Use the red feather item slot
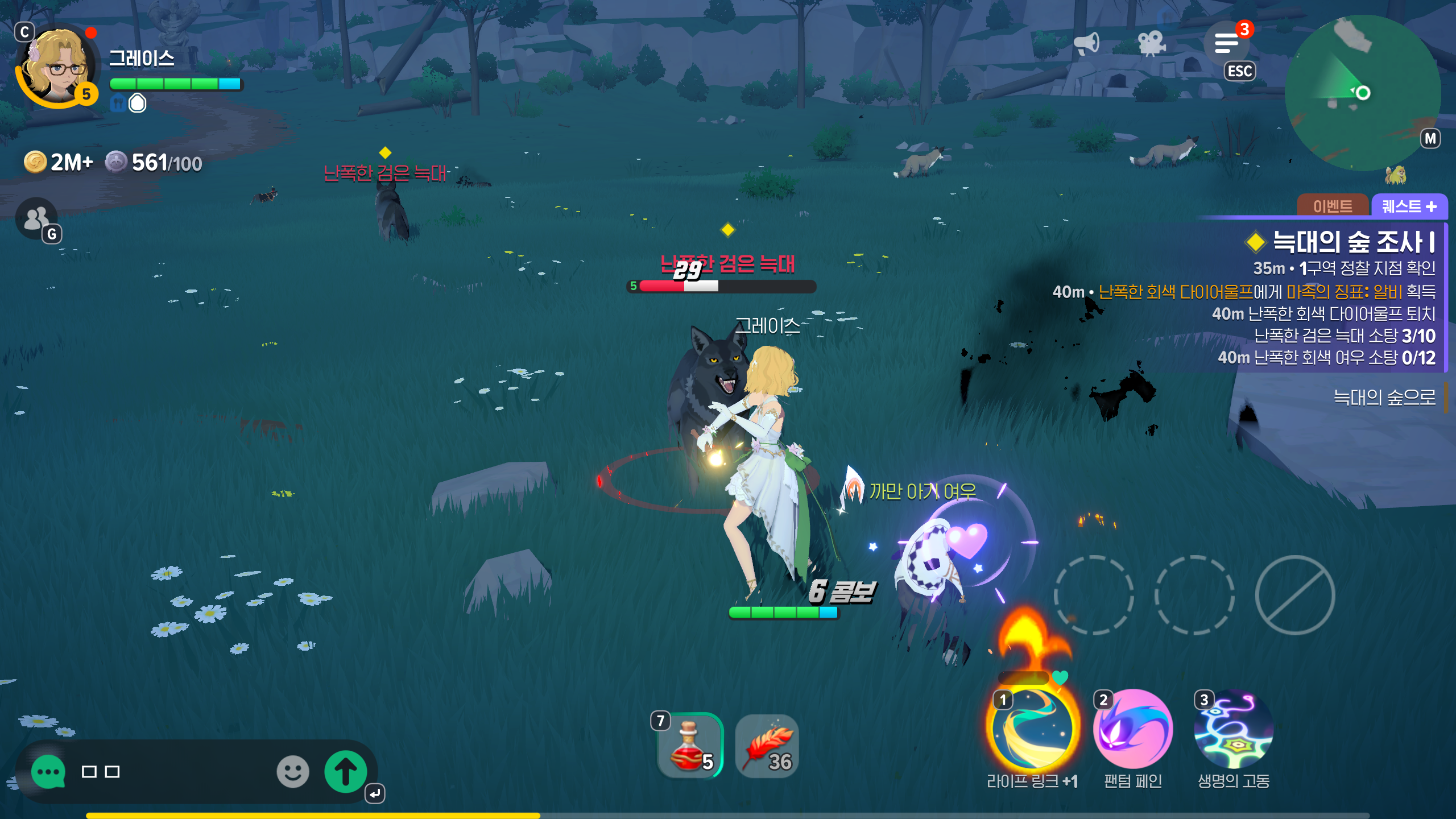Image resolution: width=1456 pixels, height=819 pixels. pyautogui.click(x=767, y=746)
